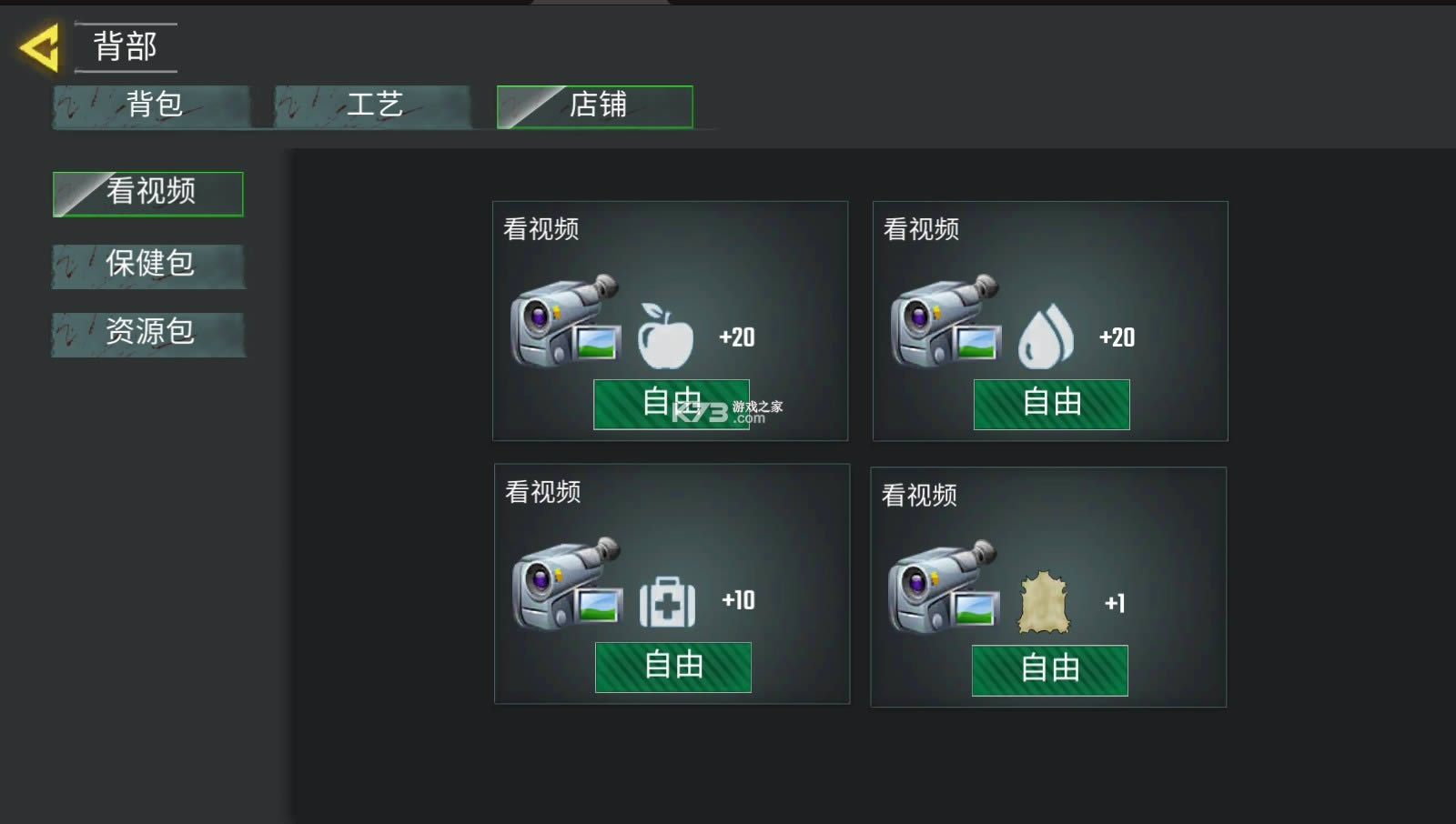This screenshot has height=824, width=1456.
Task: Open the 工艺 tab
Action: coord(373,106)
